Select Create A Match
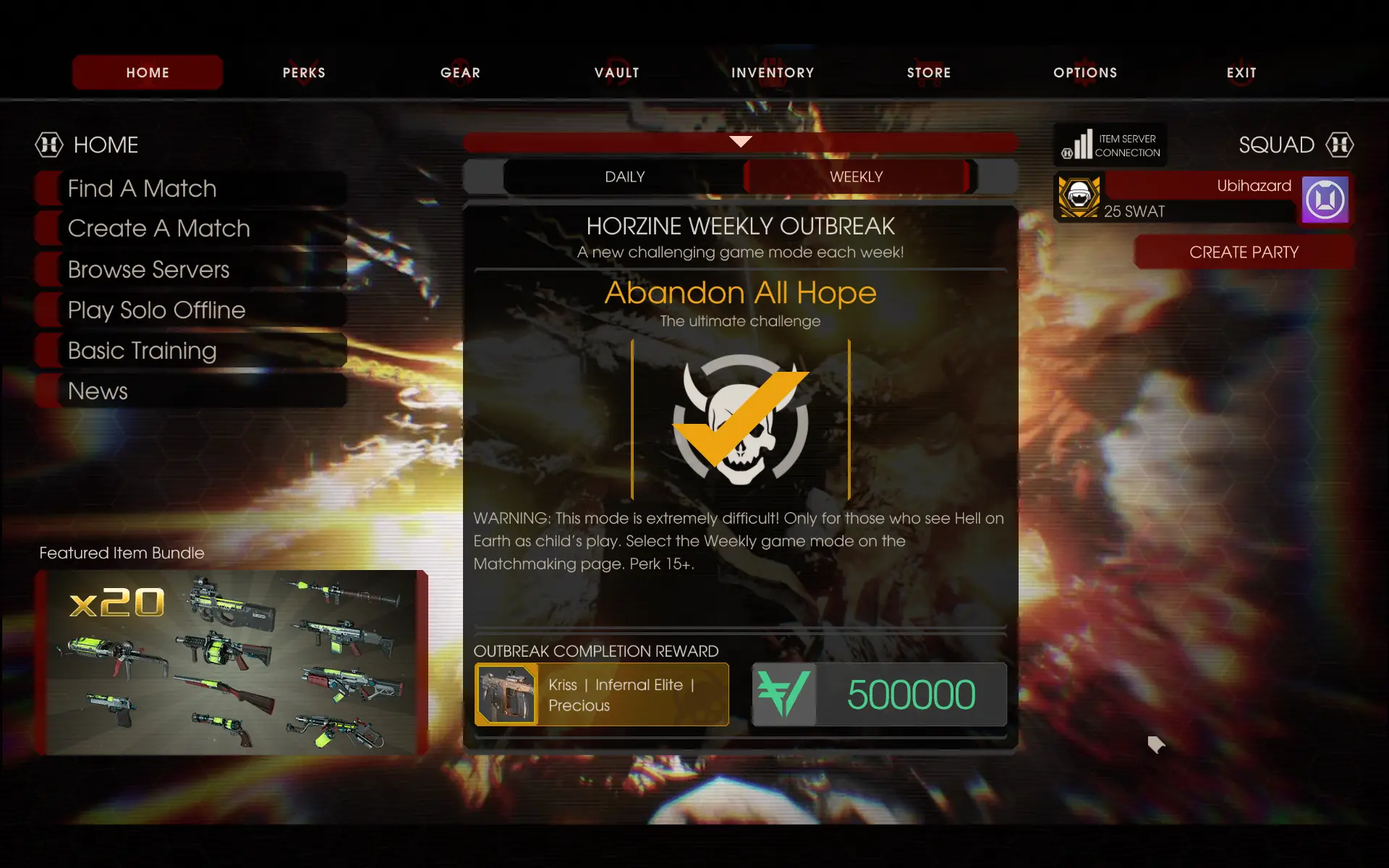Screen dimensions: 1389x868 point(159,229)
